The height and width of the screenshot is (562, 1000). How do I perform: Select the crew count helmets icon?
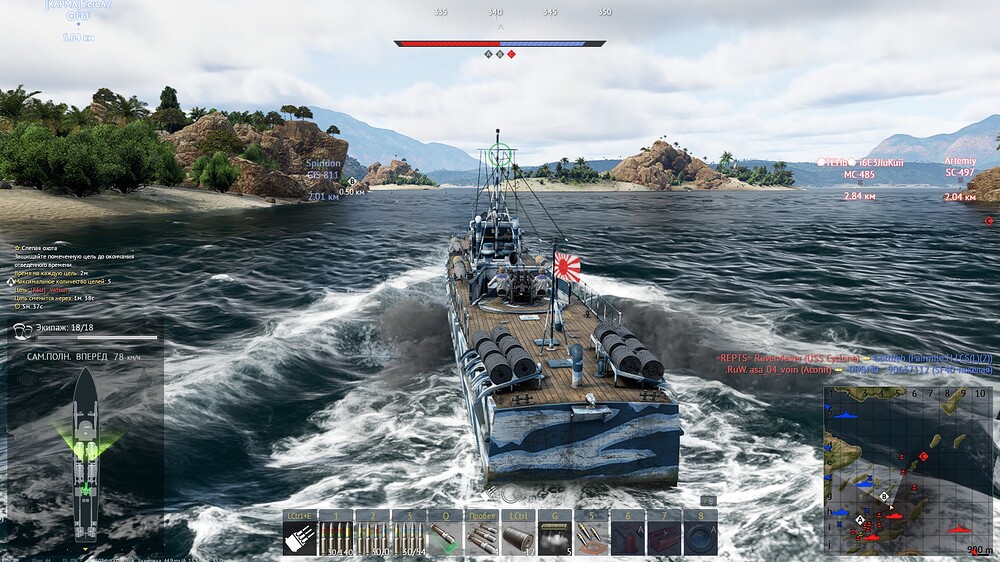click(x=23, y=329)
